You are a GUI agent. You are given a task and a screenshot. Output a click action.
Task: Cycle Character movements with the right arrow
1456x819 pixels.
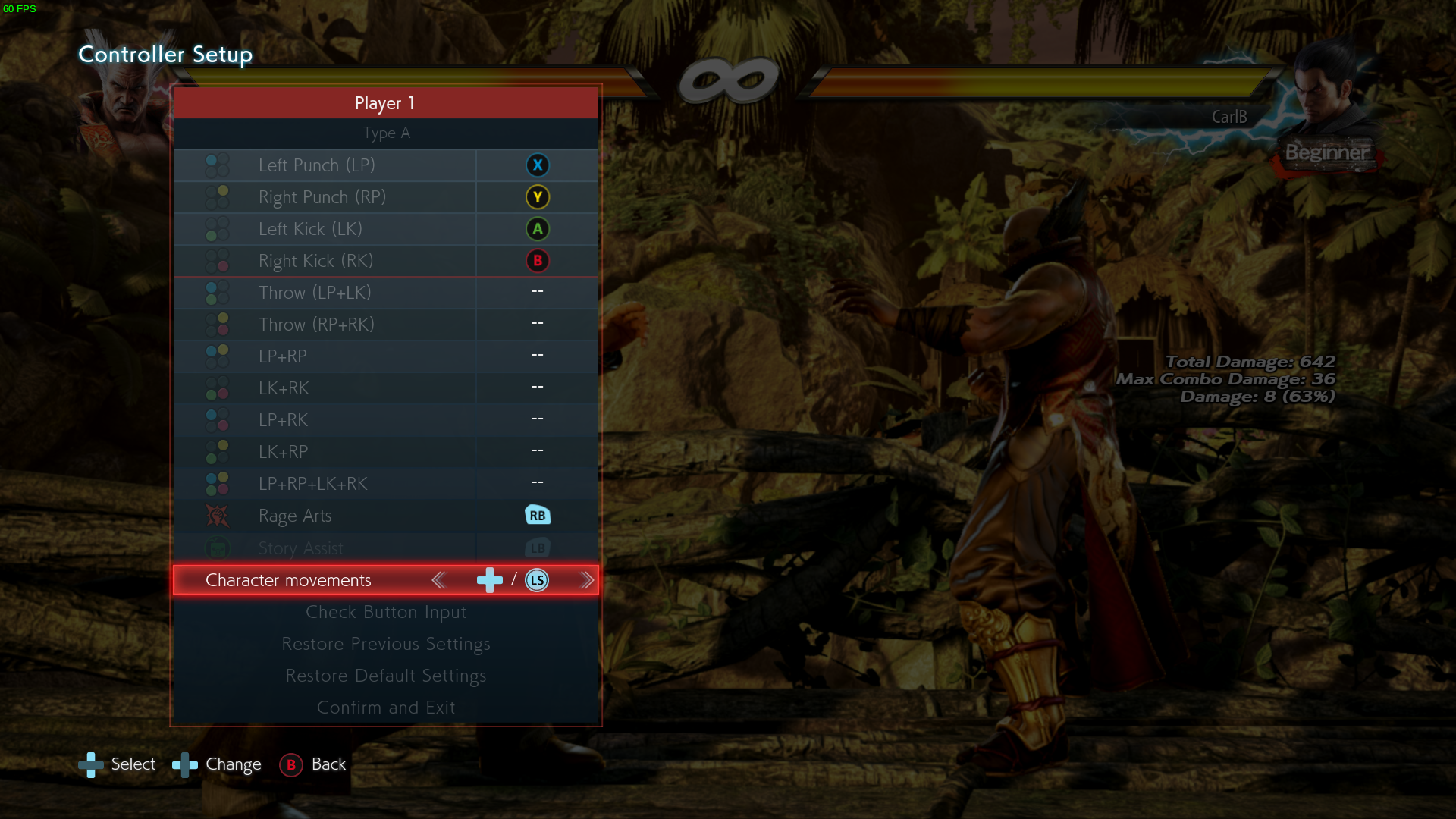point(588,580)
